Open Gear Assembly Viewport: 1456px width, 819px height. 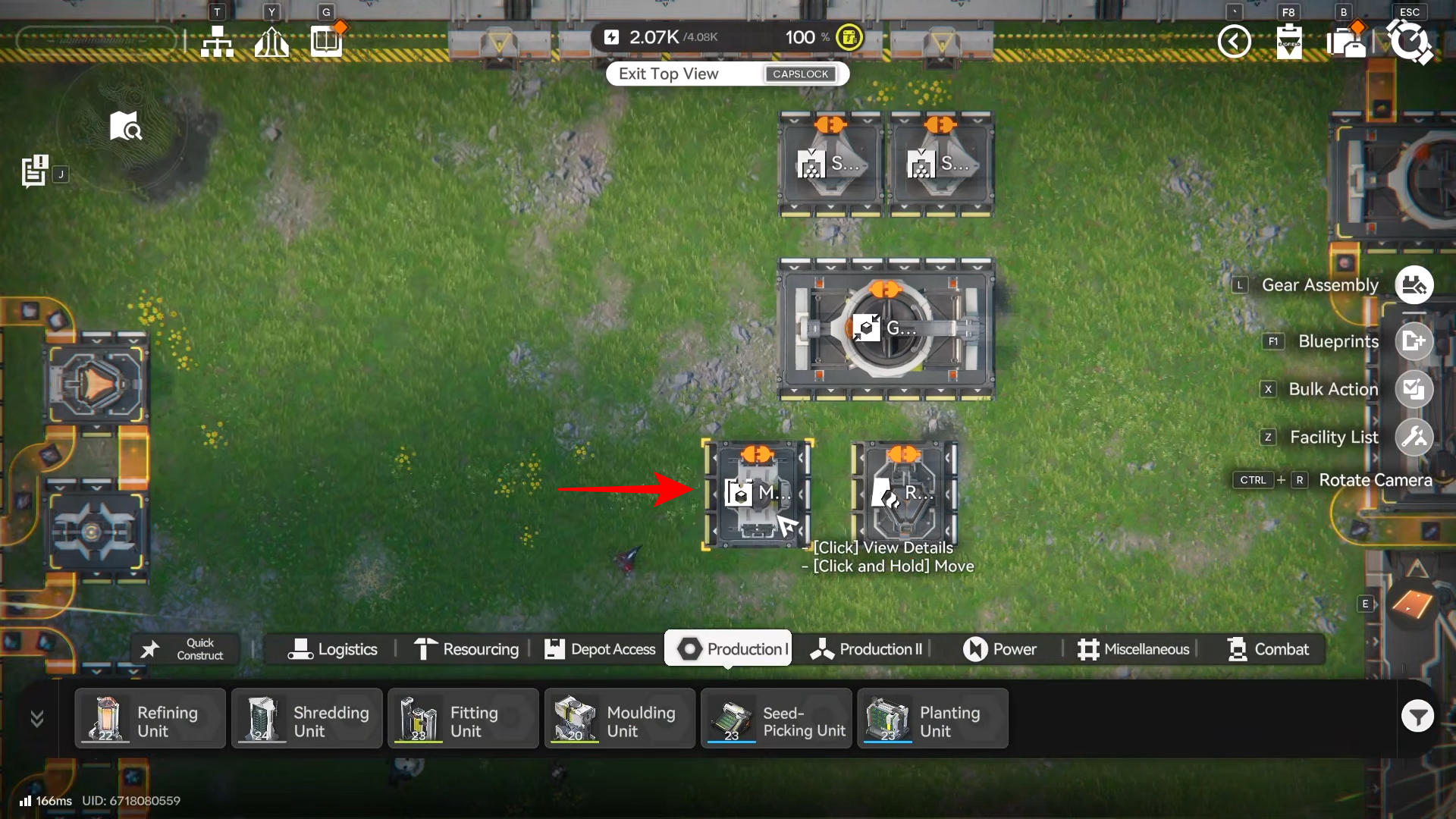click(1414, 285)
